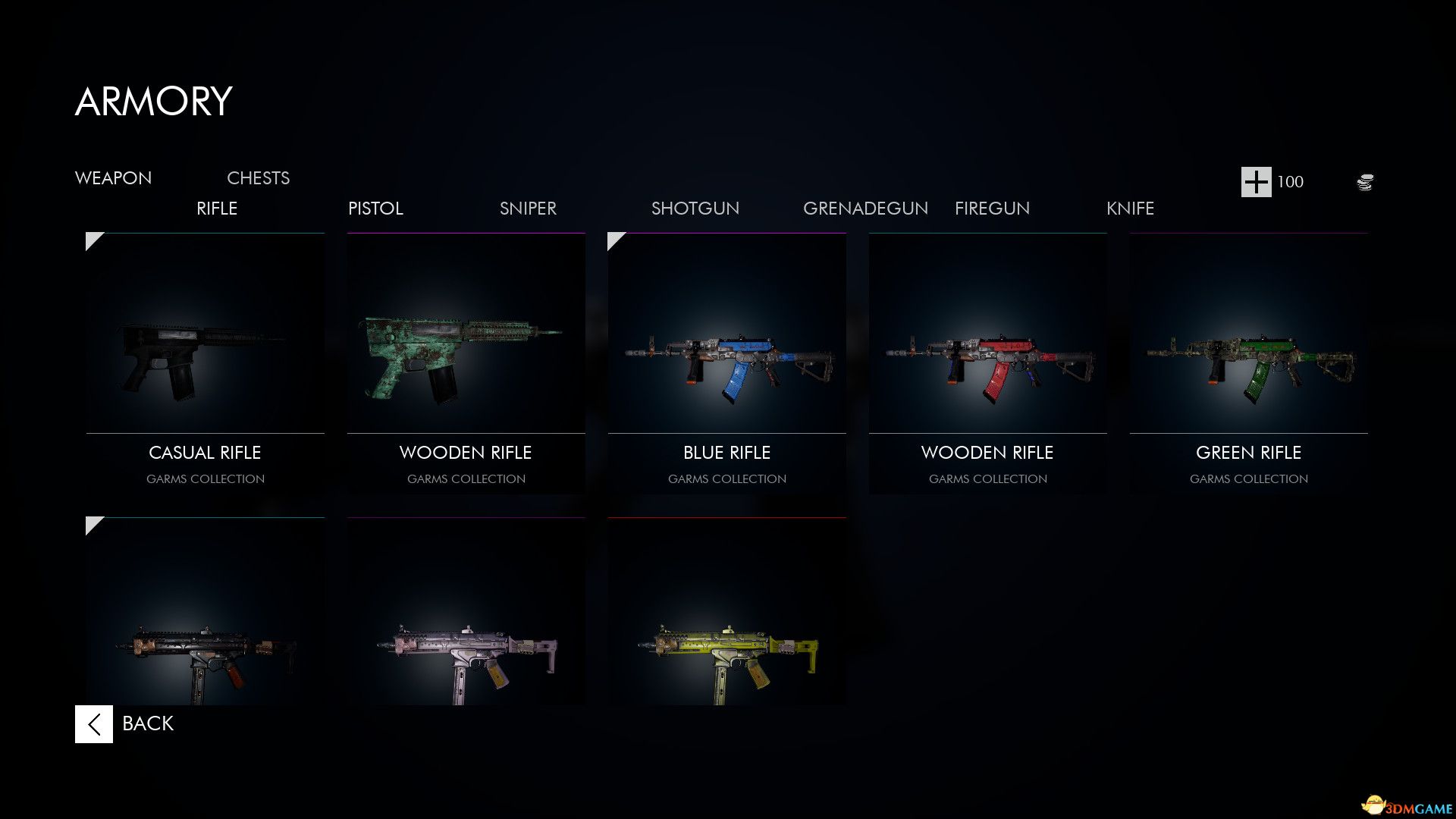Choose the Grenadegun category
1456x819 pixels.
pyautogui.click(x=865, y=209)
